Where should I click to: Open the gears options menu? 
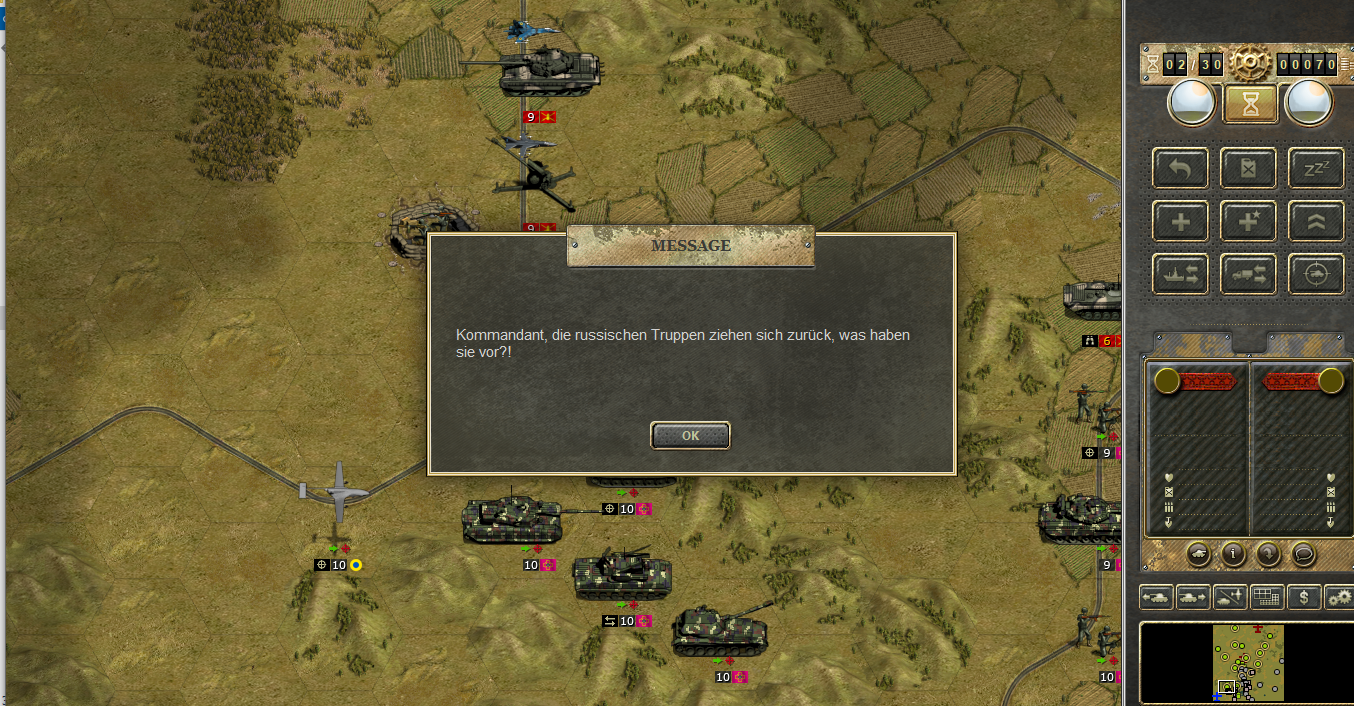(x=1339, y=598)
